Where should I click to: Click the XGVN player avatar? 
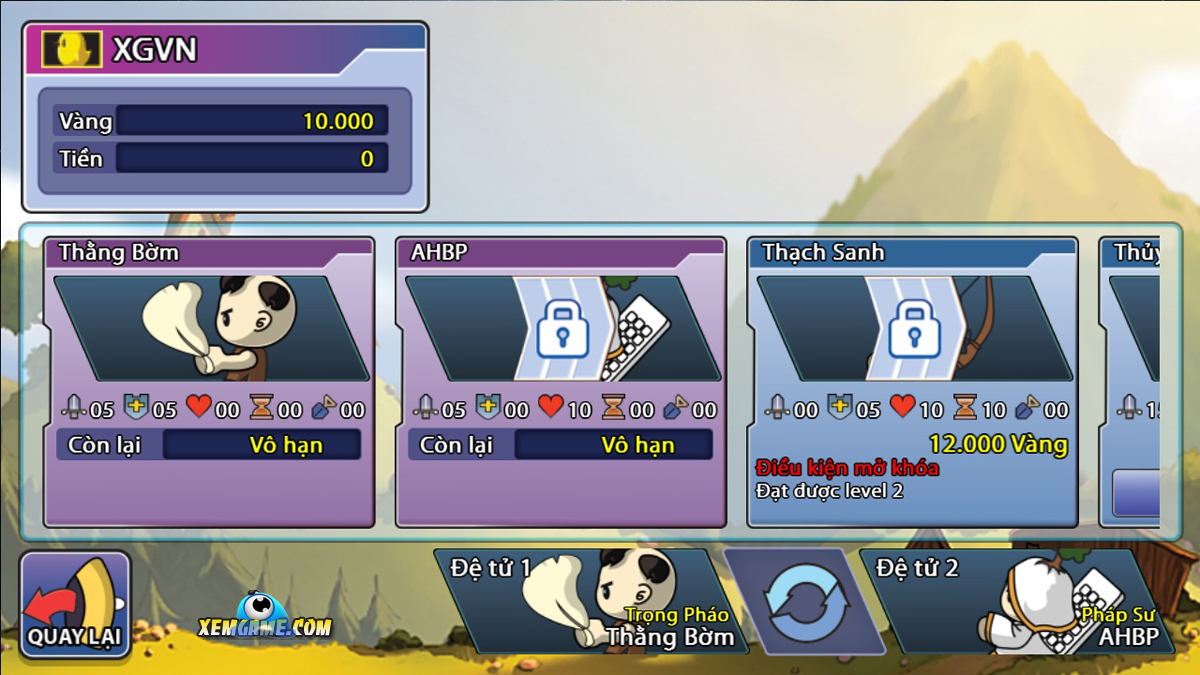[72, 50]
